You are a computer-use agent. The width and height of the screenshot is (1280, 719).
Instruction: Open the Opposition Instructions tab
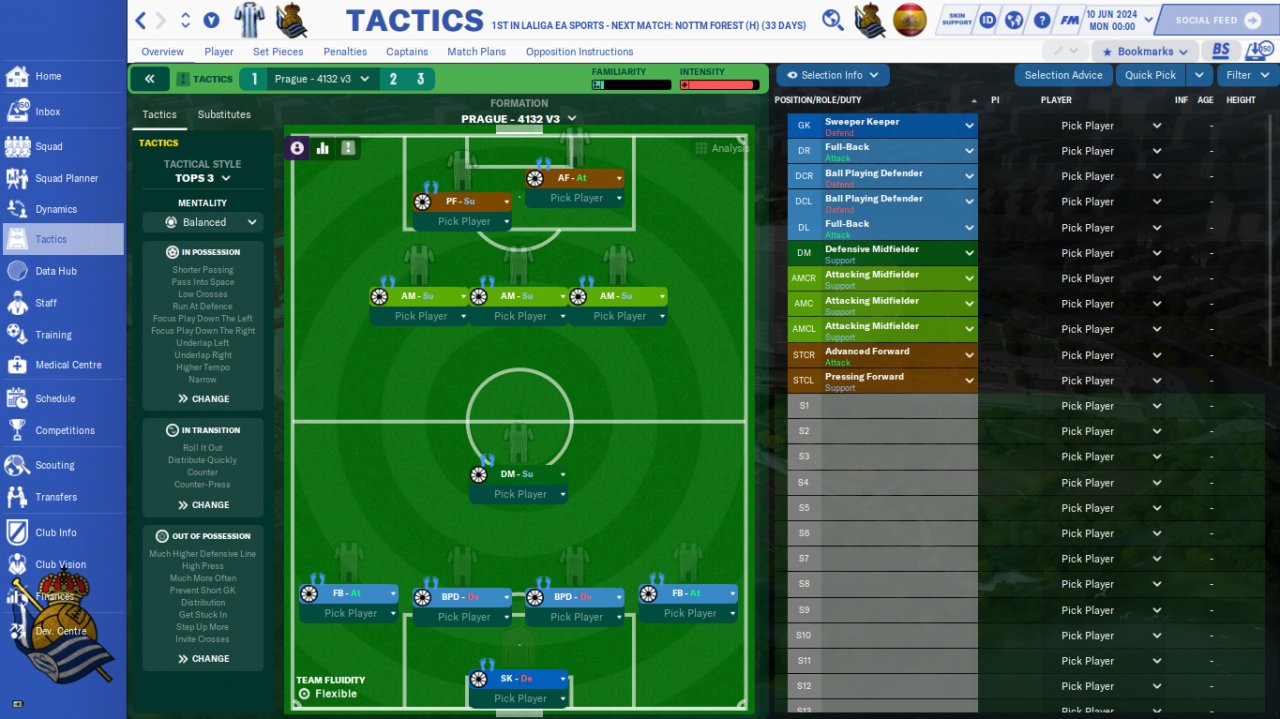[579, 52]
